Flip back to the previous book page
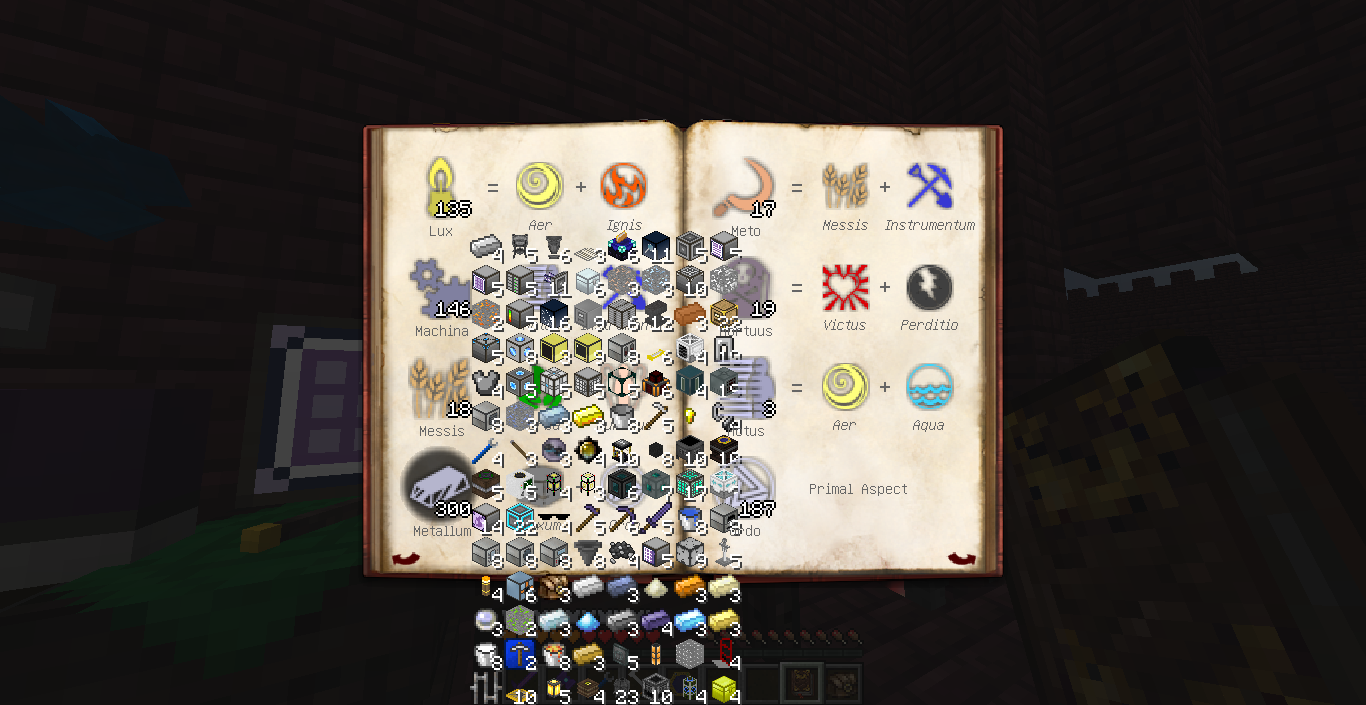The height and width of the screenshot is (705, 1366). [x=404, y=559]
